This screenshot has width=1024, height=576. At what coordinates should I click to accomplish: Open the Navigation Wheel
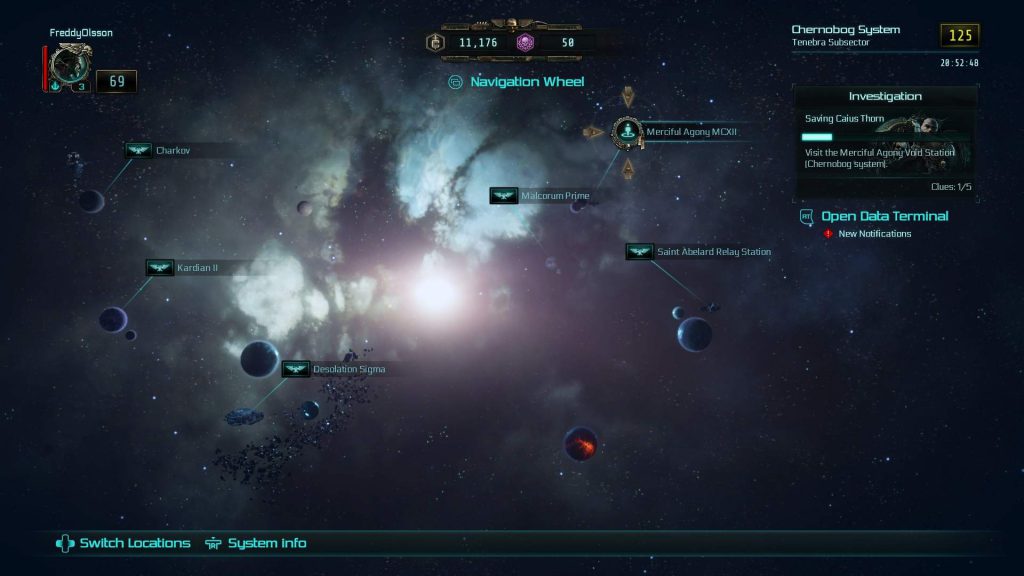pyautogui.click(x=516, y=82)
